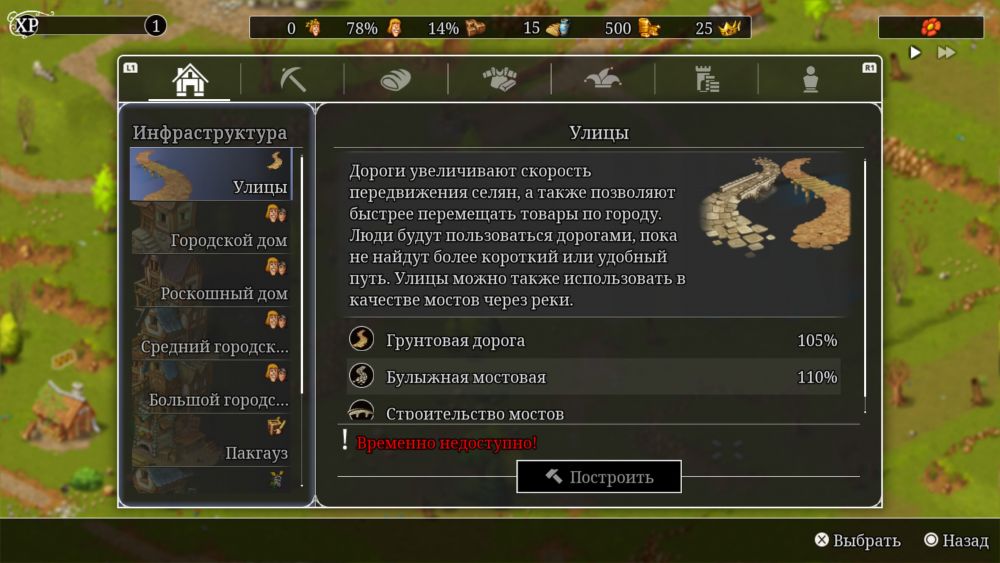Open the handshake trade tab
The height and width of the screenshot is (563, 1000).
499,80
